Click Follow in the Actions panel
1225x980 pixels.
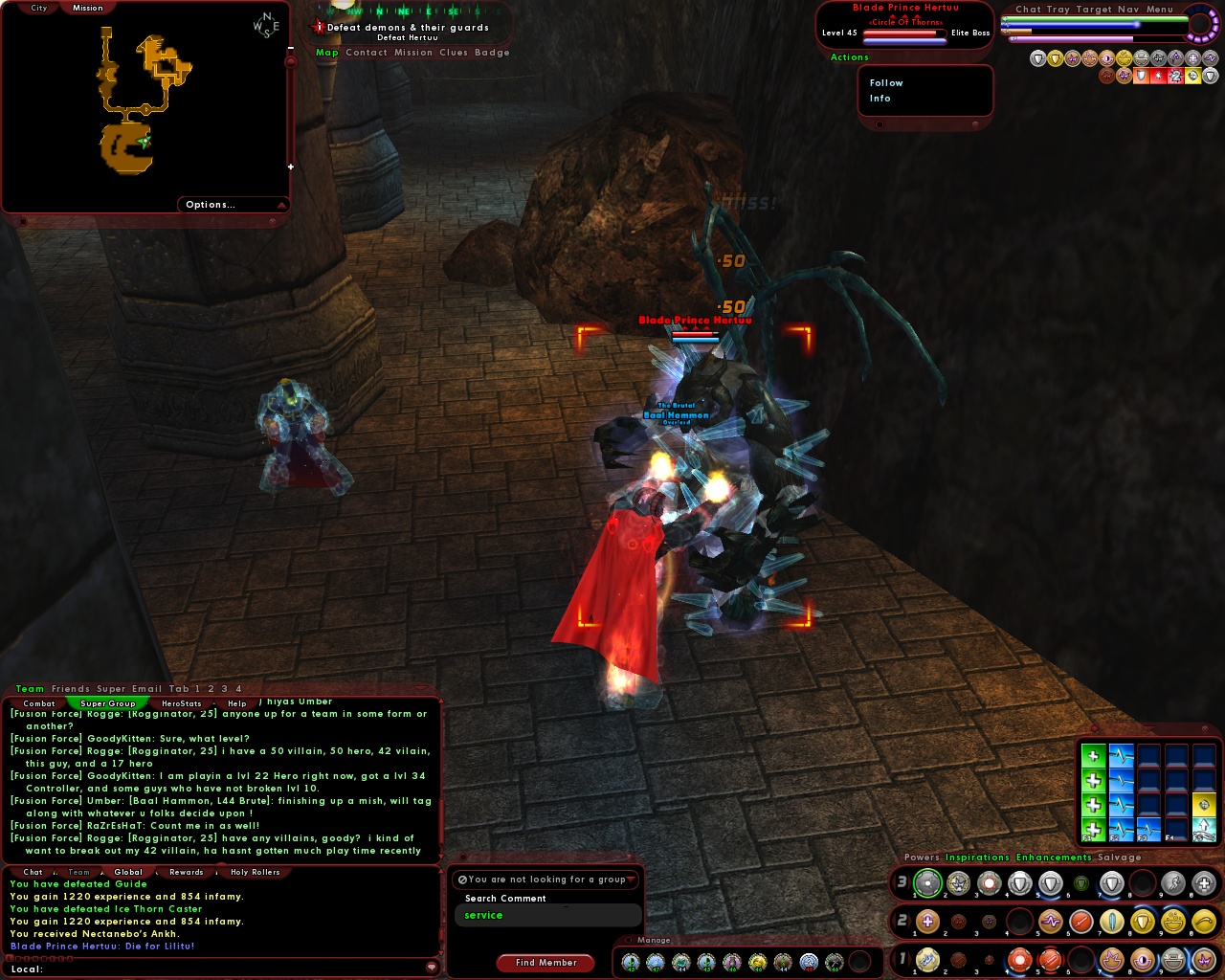pyautogui.click(x=884, y=82)
